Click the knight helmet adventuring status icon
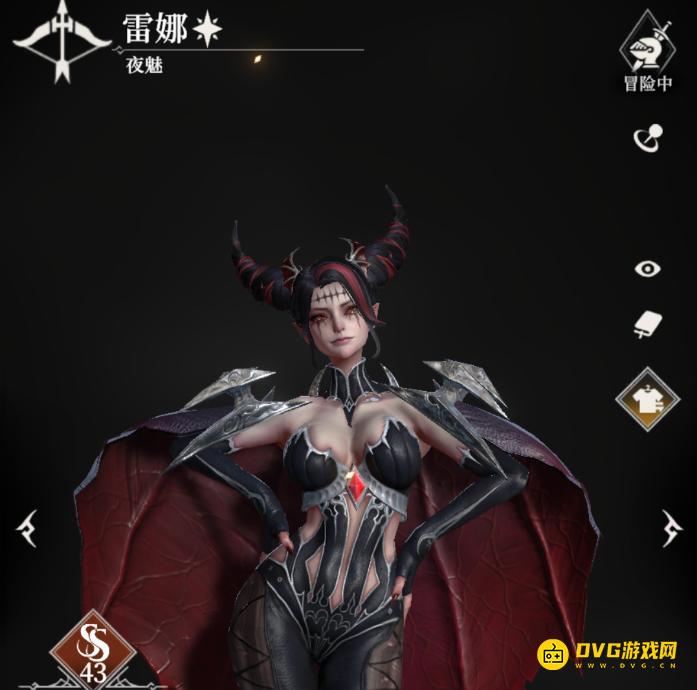This screenshot has width=697, height=690. point(648,45)
